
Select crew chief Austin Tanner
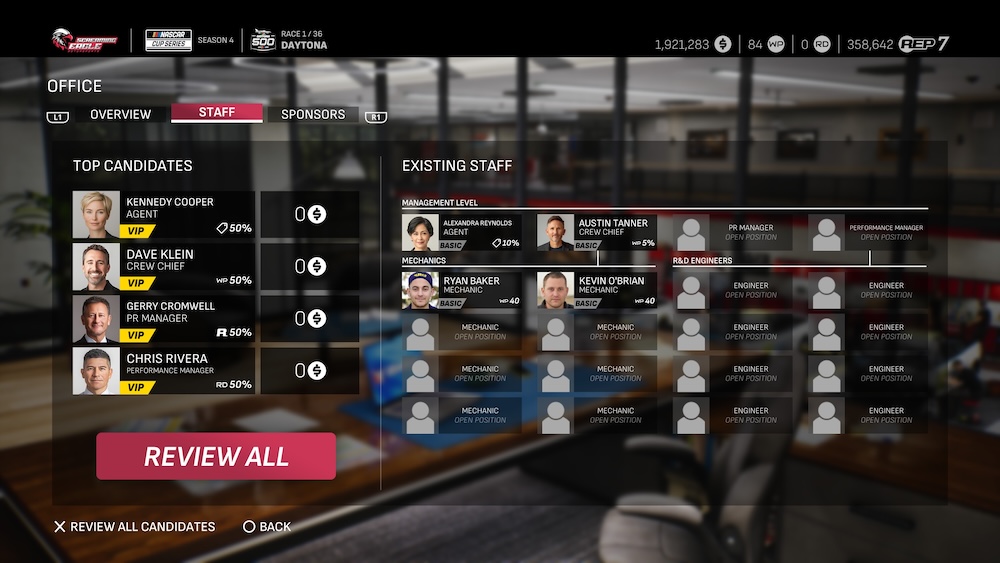tap(597, 232)
